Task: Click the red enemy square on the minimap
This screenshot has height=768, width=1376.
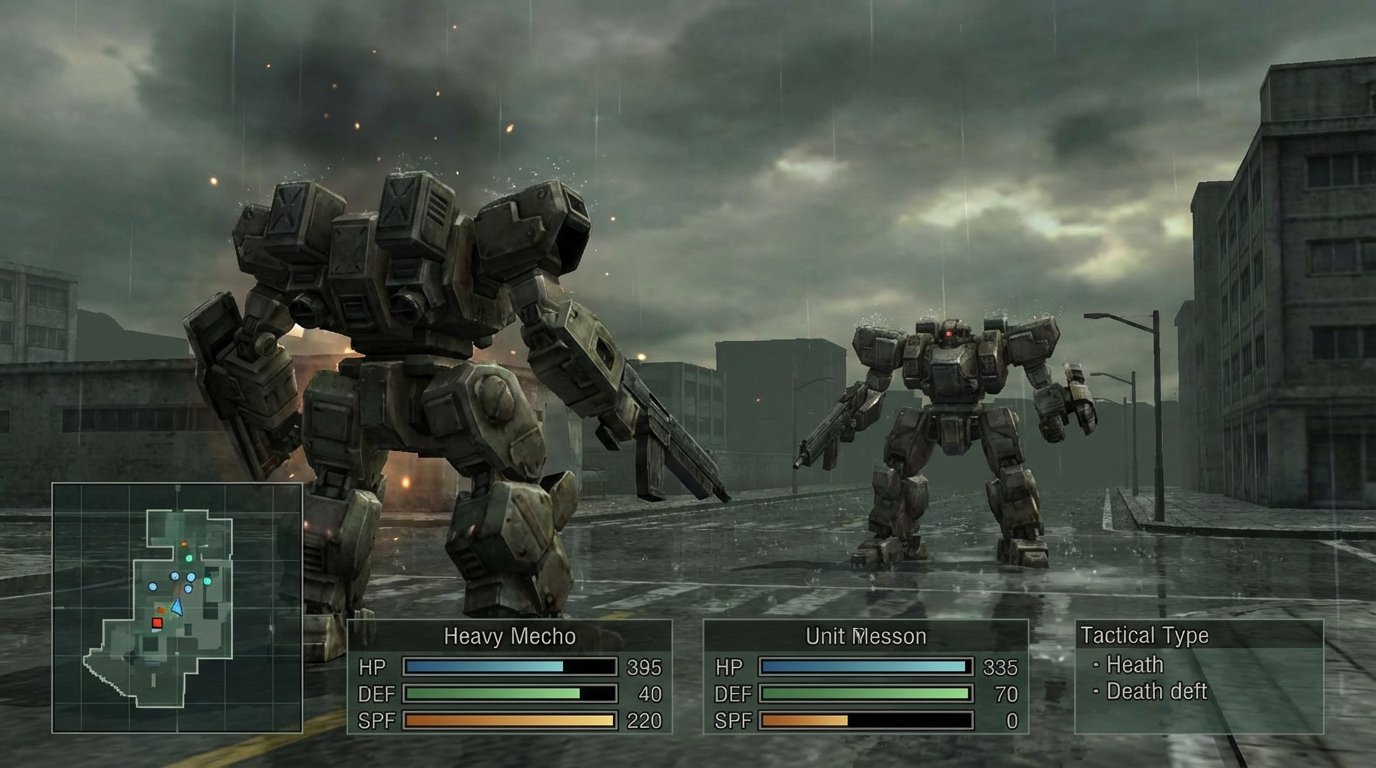Action: coord(157,622)
